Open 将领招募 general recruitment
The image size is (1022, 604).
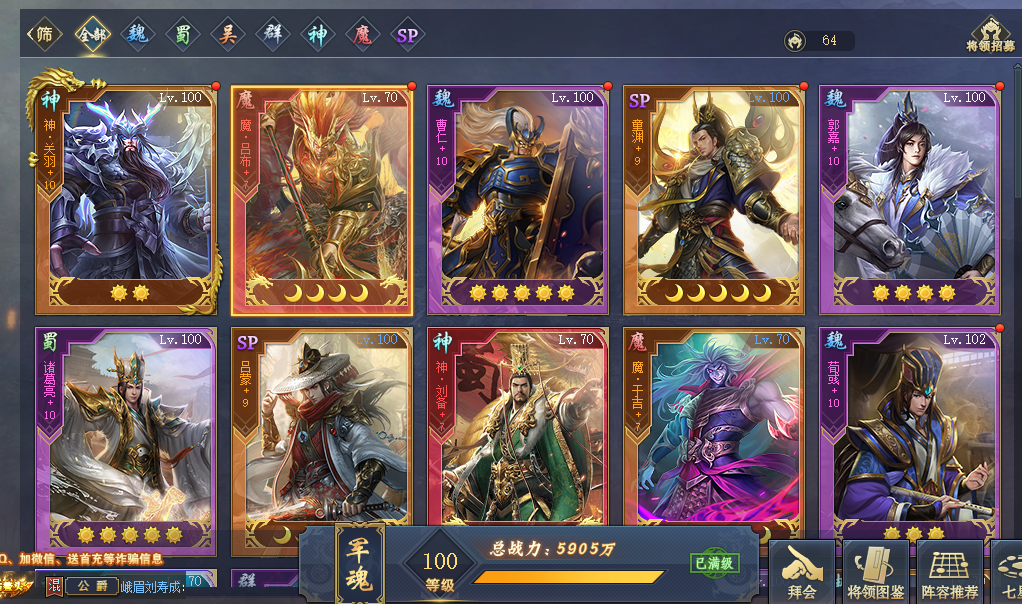pyautogui.click(x=990, y=35)
